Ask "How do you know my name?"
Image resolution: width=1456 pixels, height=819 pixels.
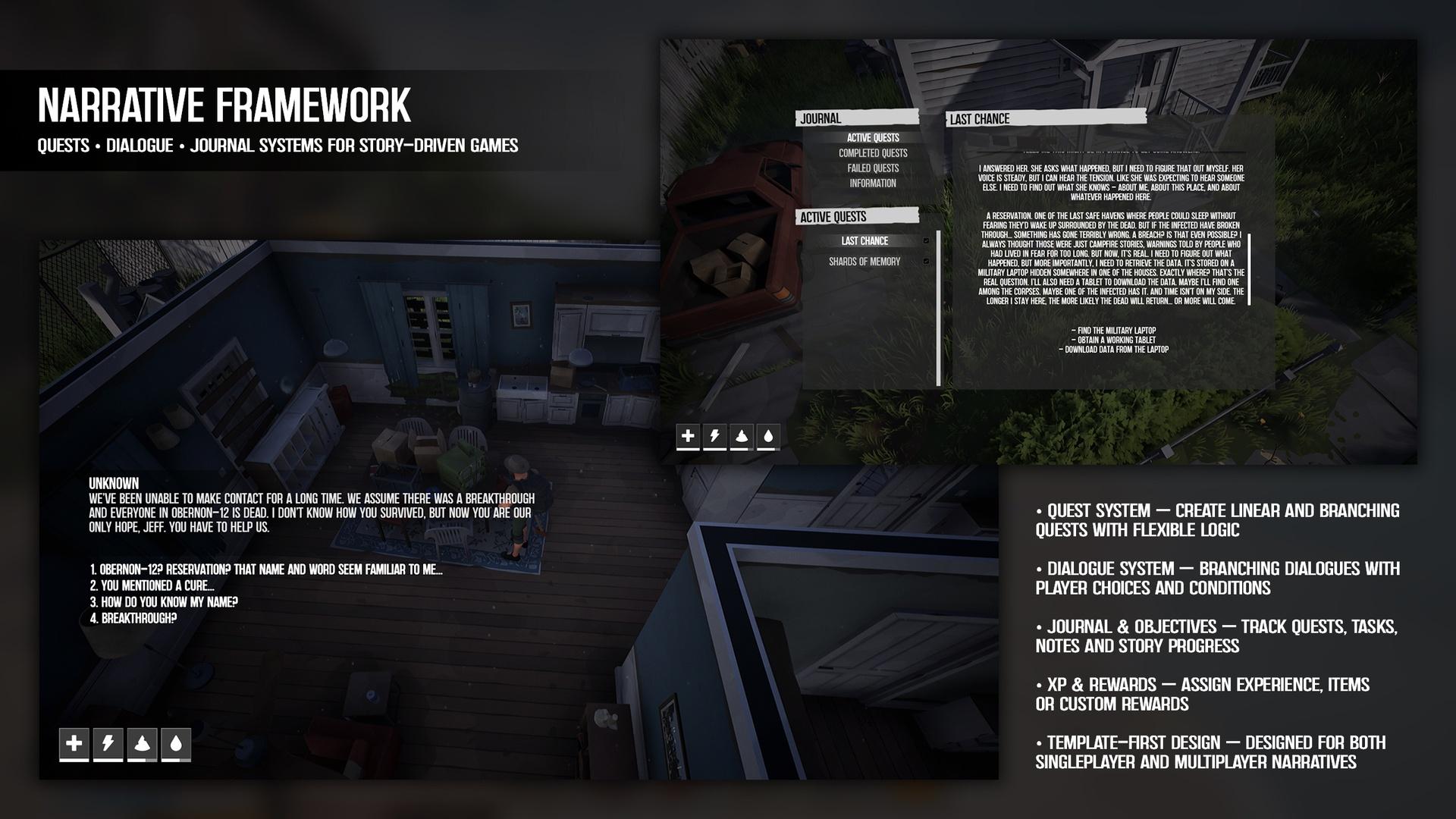point(164,602)
